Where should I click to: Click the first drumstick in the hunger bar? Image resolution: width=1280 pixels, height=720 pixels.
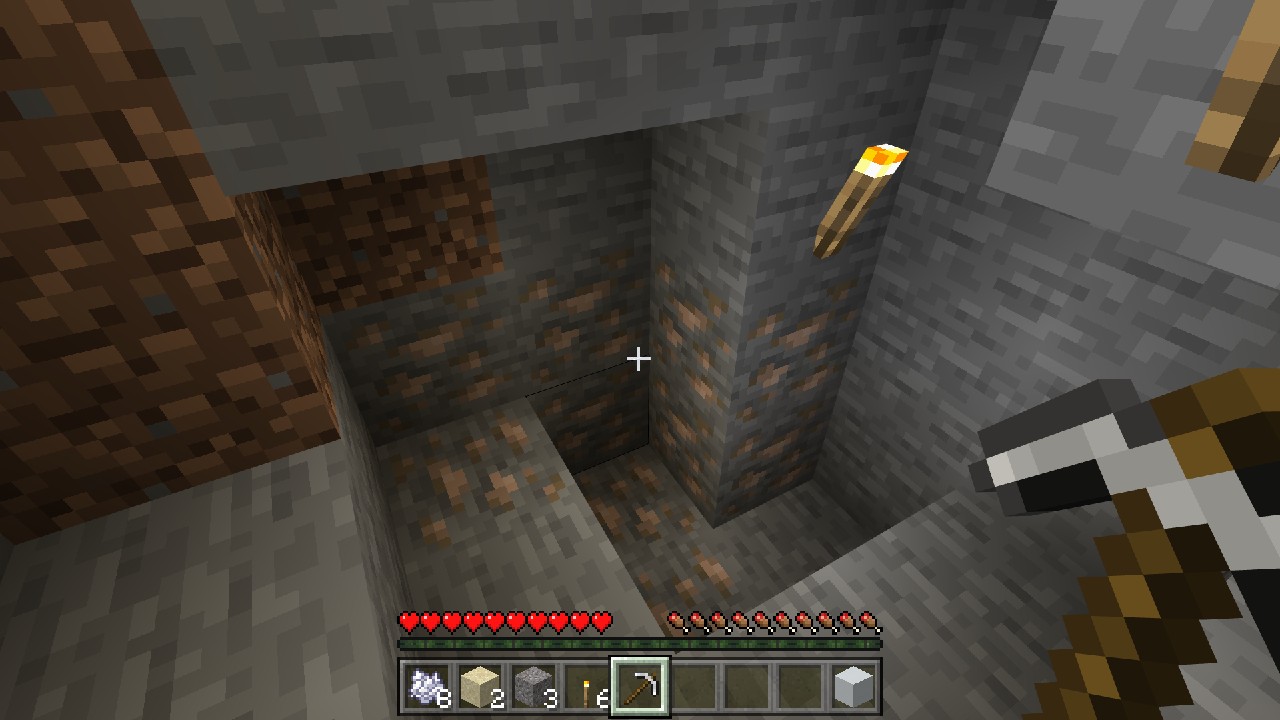click(x=679, y=622)
